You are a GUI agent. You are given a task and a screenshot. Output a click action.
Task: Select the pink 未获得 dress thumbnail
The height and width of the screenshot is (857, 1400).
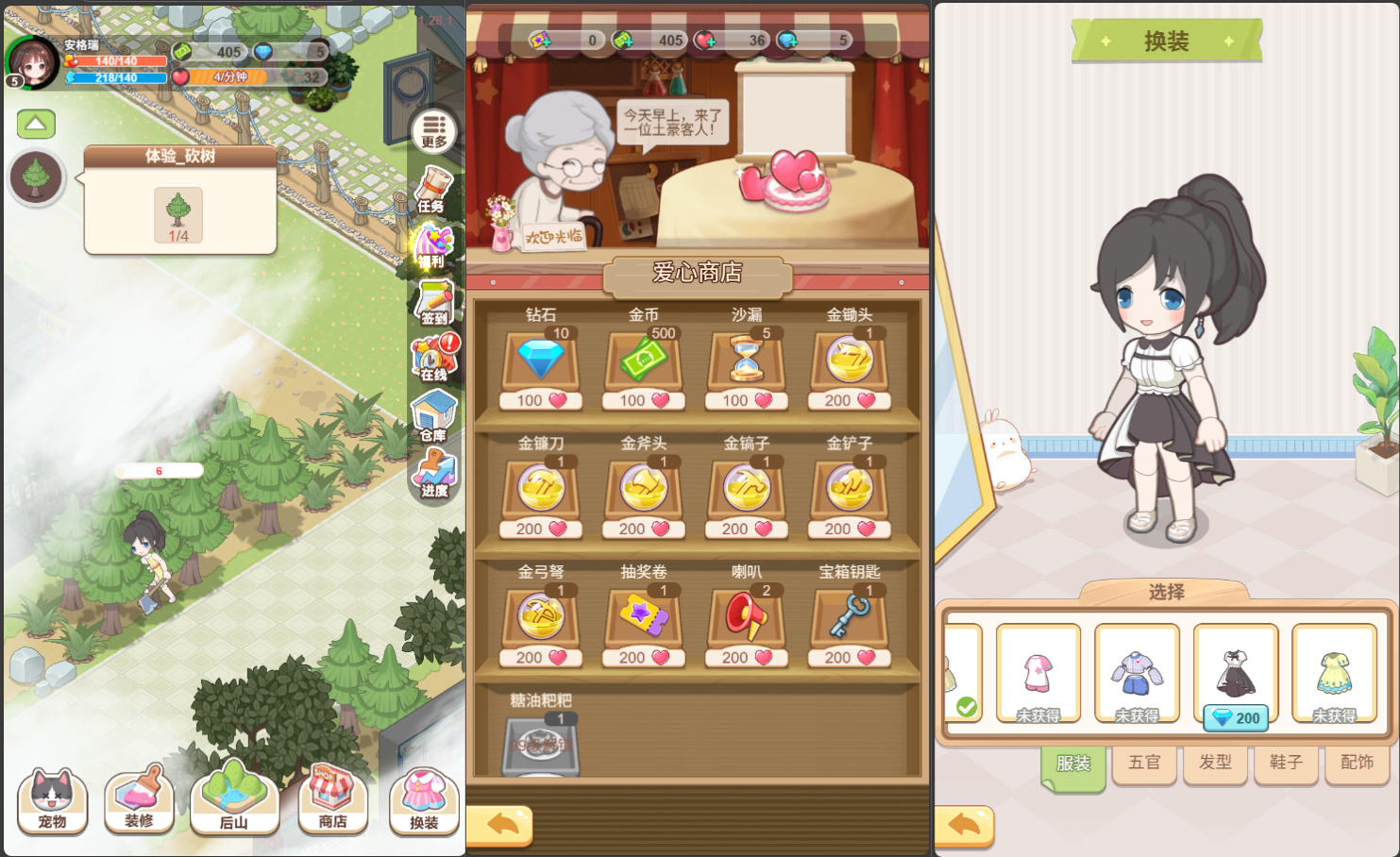click(1037, 672)
